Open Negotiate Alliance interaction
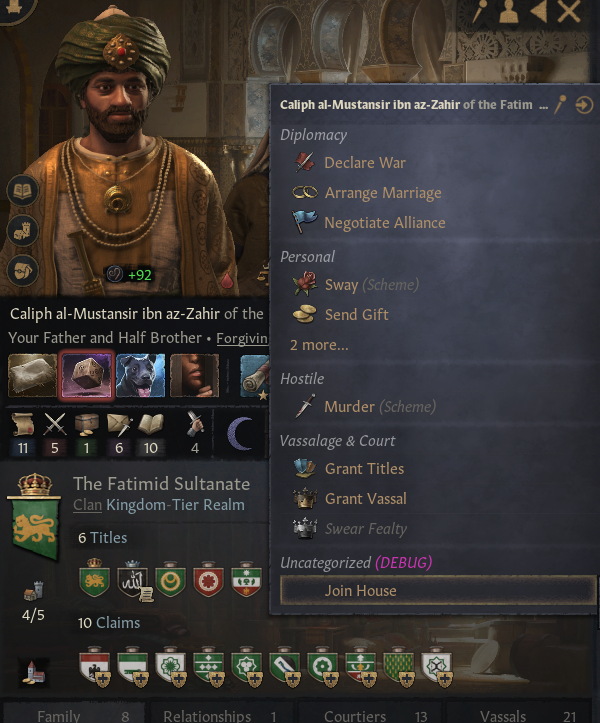Screen dimensions: 600x723 click(384, 222)
